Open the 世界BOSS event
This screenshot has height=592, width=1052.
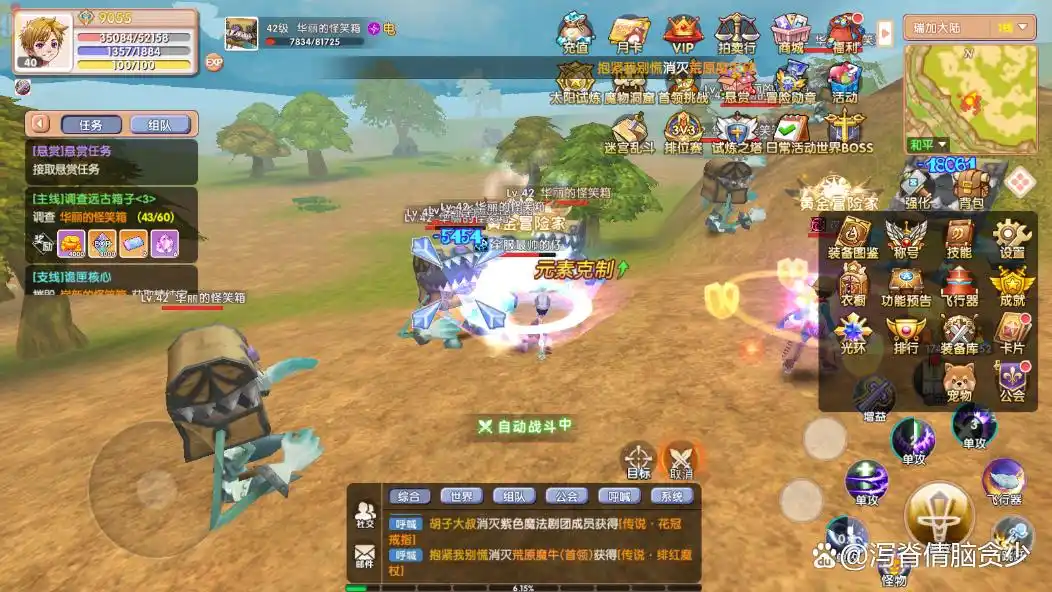(x=845, y=133)
